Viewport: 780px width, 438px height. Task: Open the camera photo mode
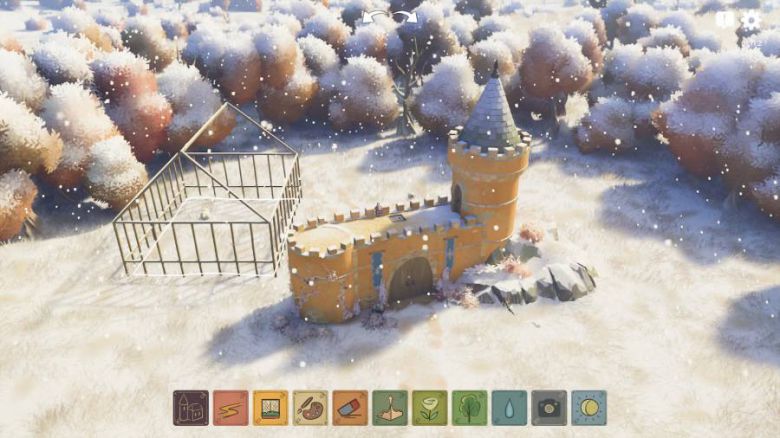coord(549,407)
